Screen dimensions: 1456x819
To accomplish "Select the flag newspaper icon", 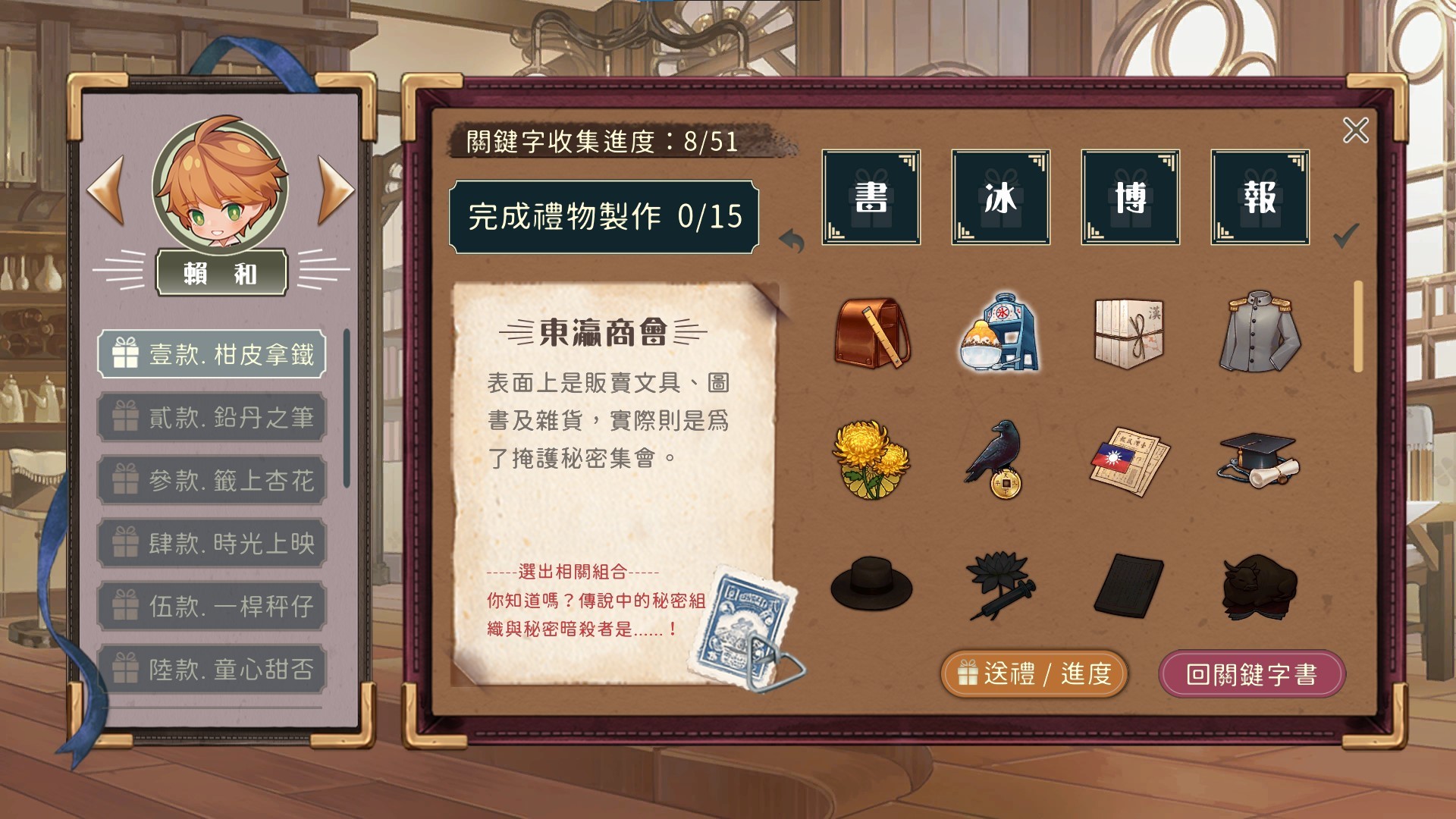I will (x=1129, y=461).
